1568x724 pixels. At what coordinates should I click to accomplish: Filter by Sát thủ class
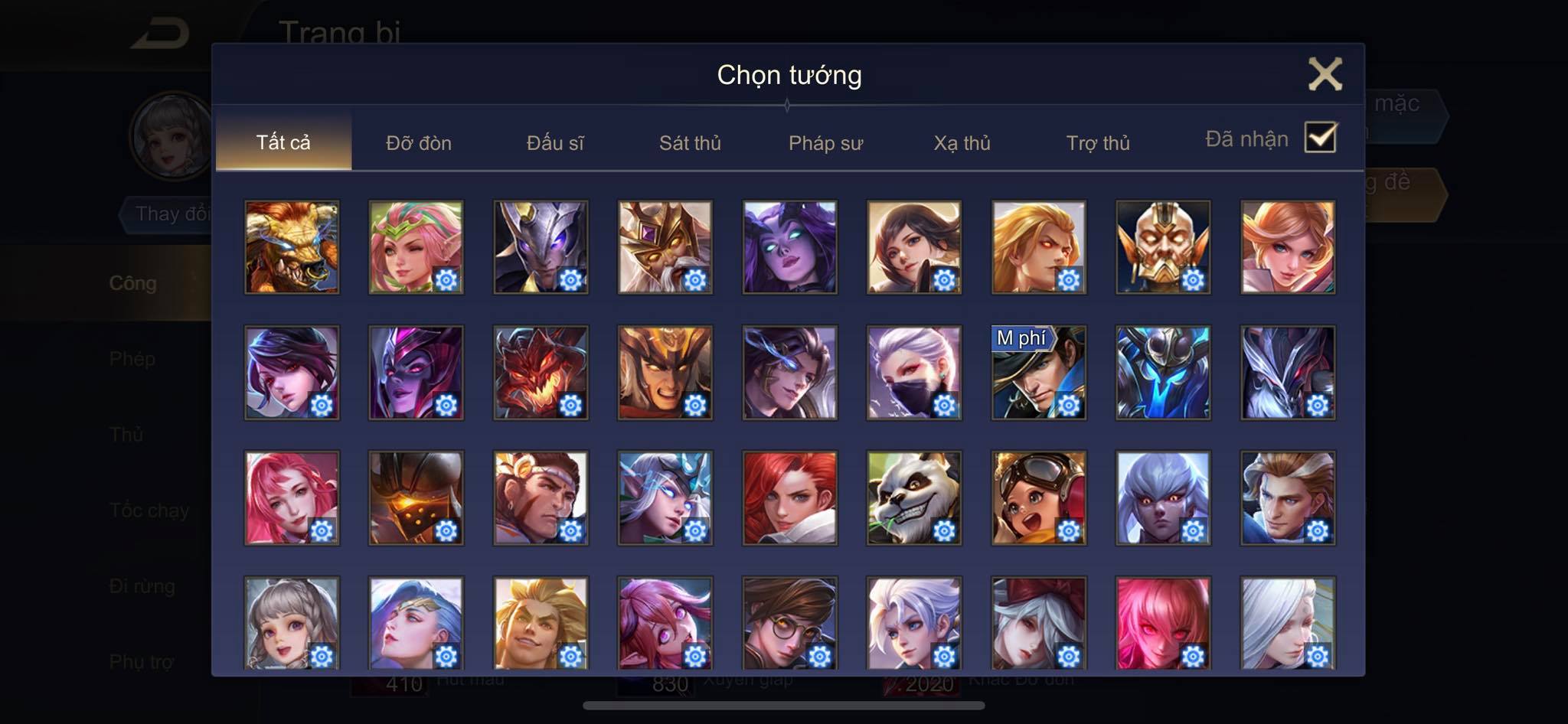pos(690,143)
